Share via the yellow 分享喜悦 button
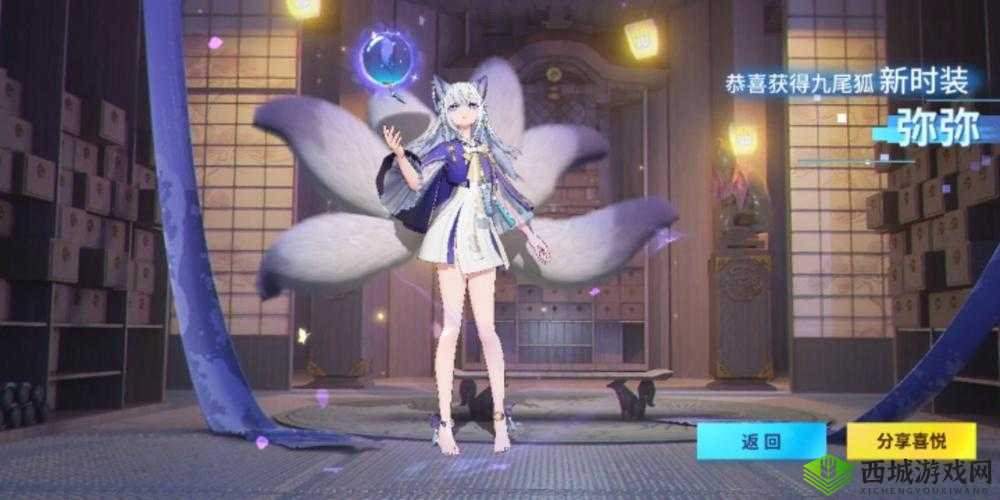Screen dimensions: 1000x500 click(910, 440)
